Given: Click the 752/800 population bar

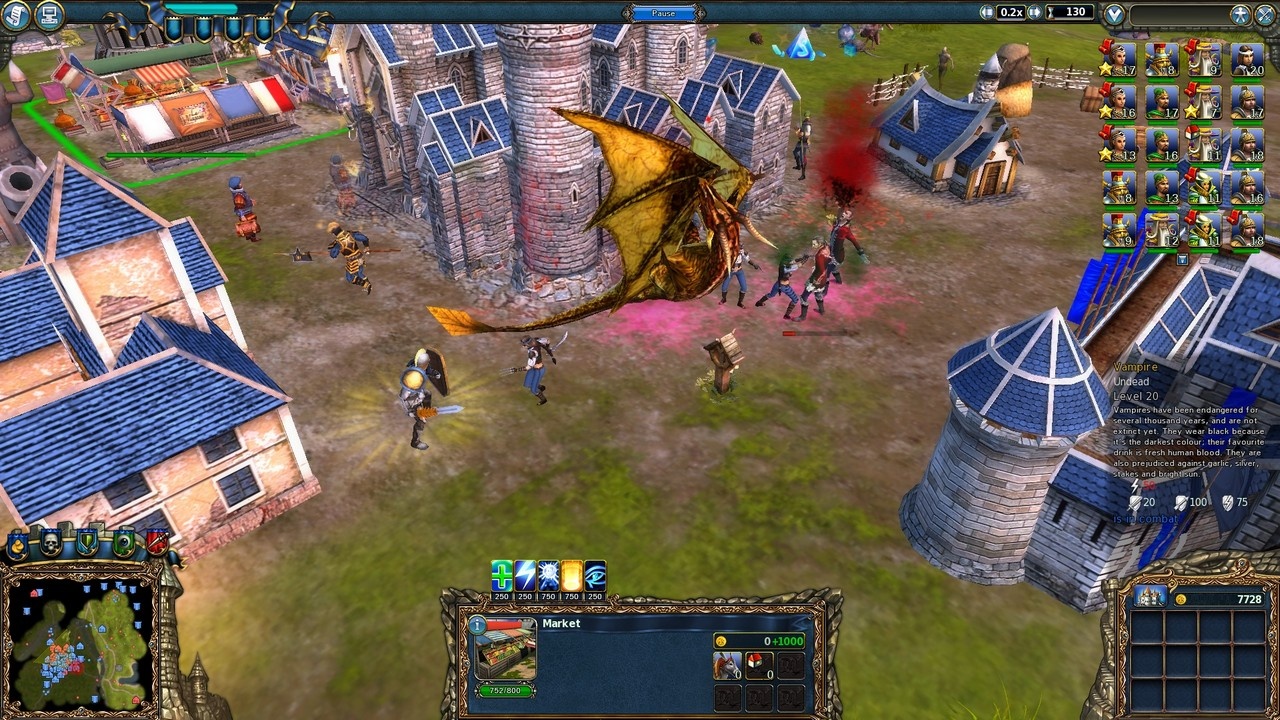Looking at the screenshot, I should (505, 692).
